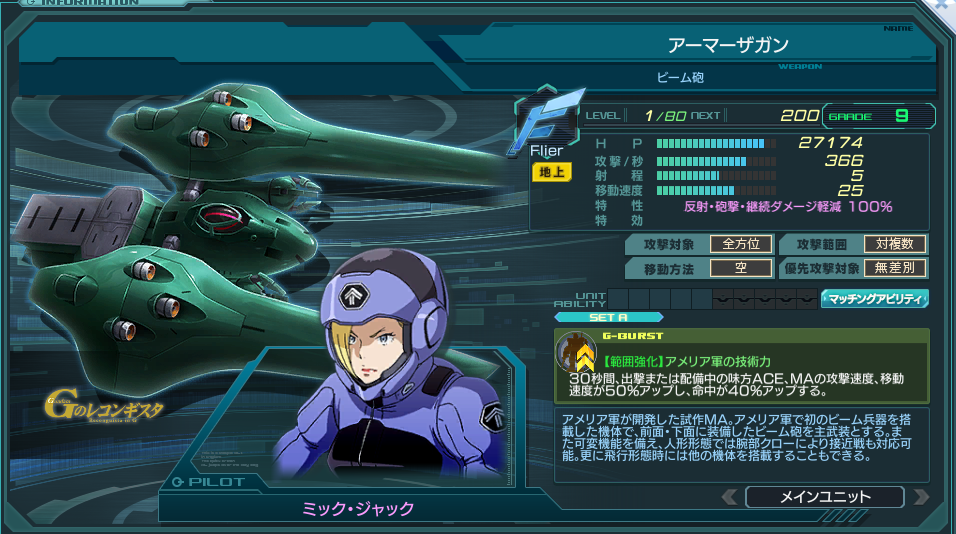
Task: Select the SET A ability tab
Action: pos(594,318)
